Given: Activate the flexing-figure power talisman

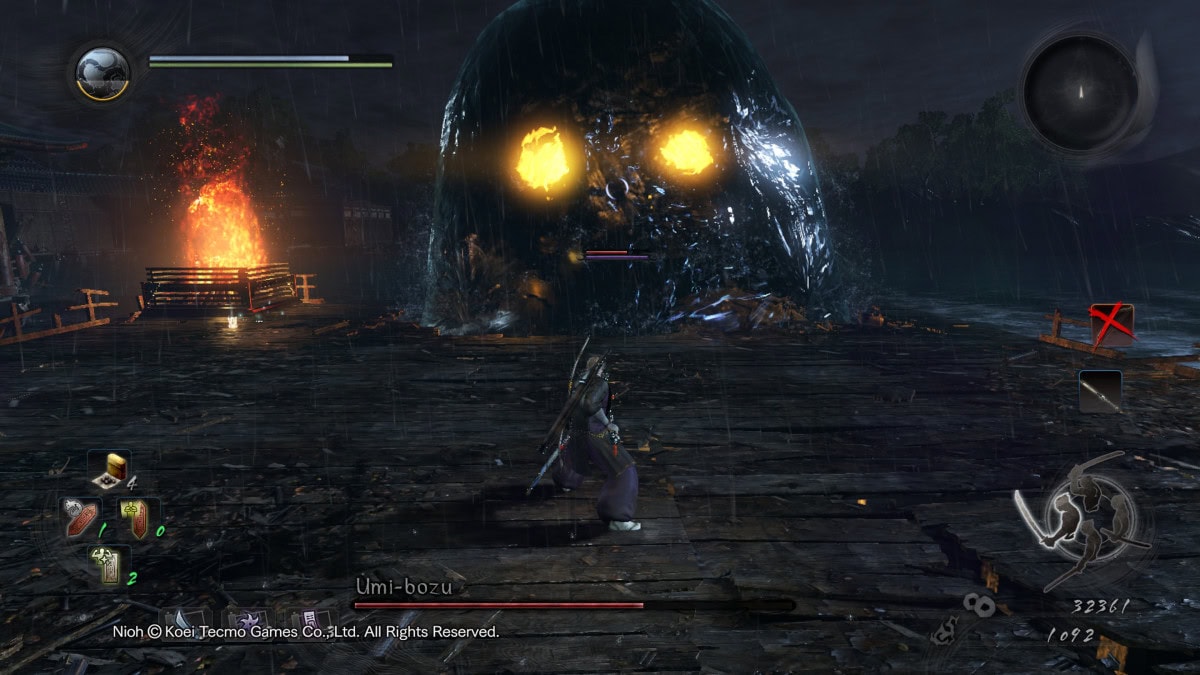Looking at the screenshot, I should click(107, 567).
